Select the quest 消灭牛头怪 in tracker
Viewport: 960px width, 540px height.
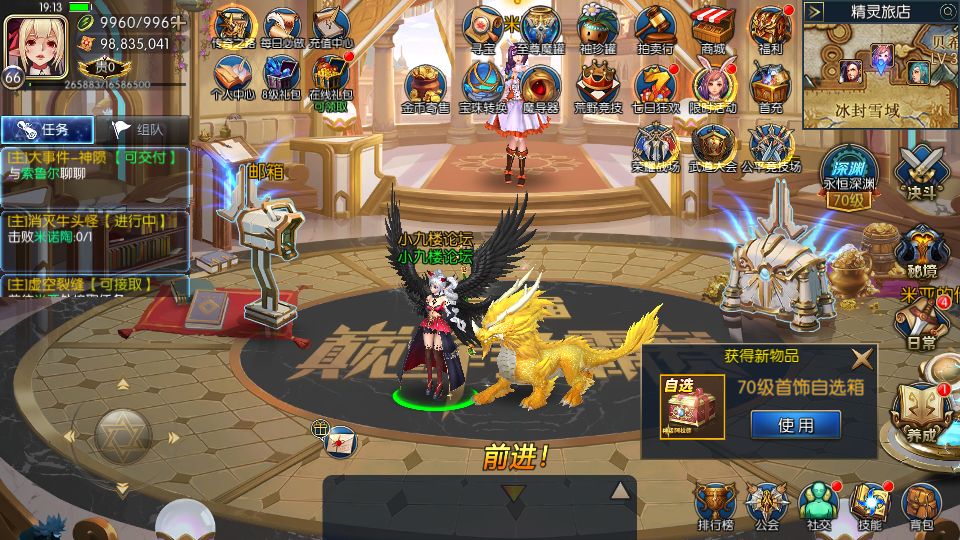pyautogui.click(x=95, y=228)
